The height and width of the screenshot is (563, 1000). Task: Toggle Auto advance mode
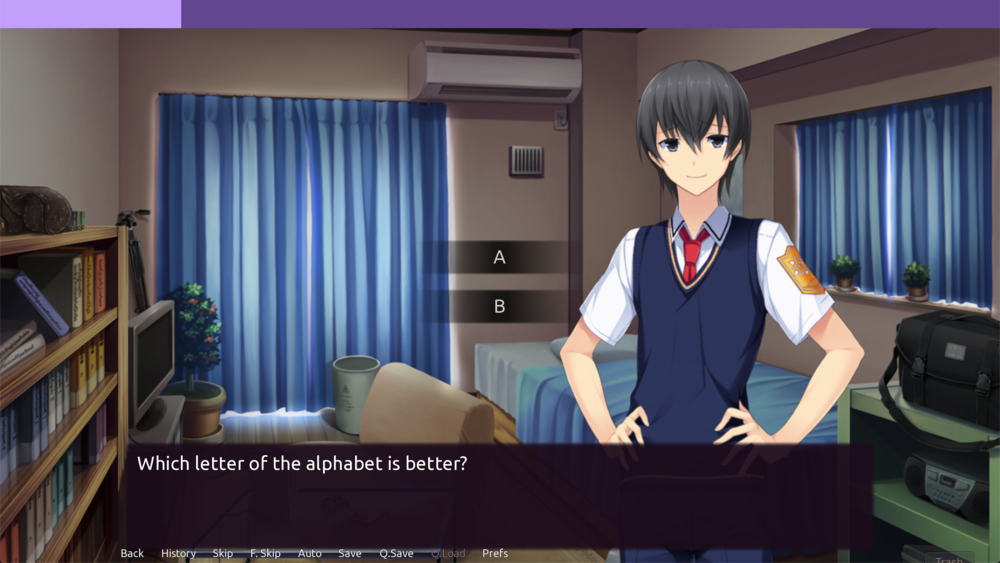(x=310, y=553)
